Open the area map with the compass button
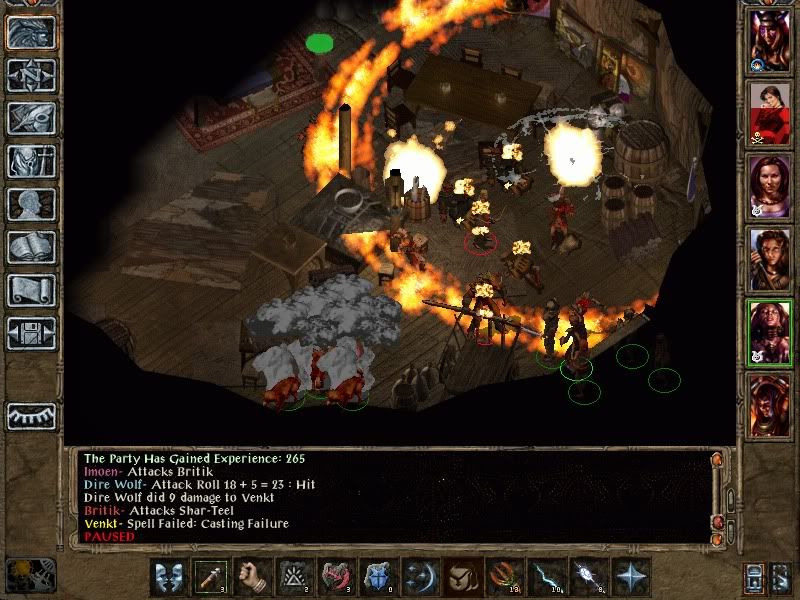Viewport: 800px width, 600px height. (31, 75)
